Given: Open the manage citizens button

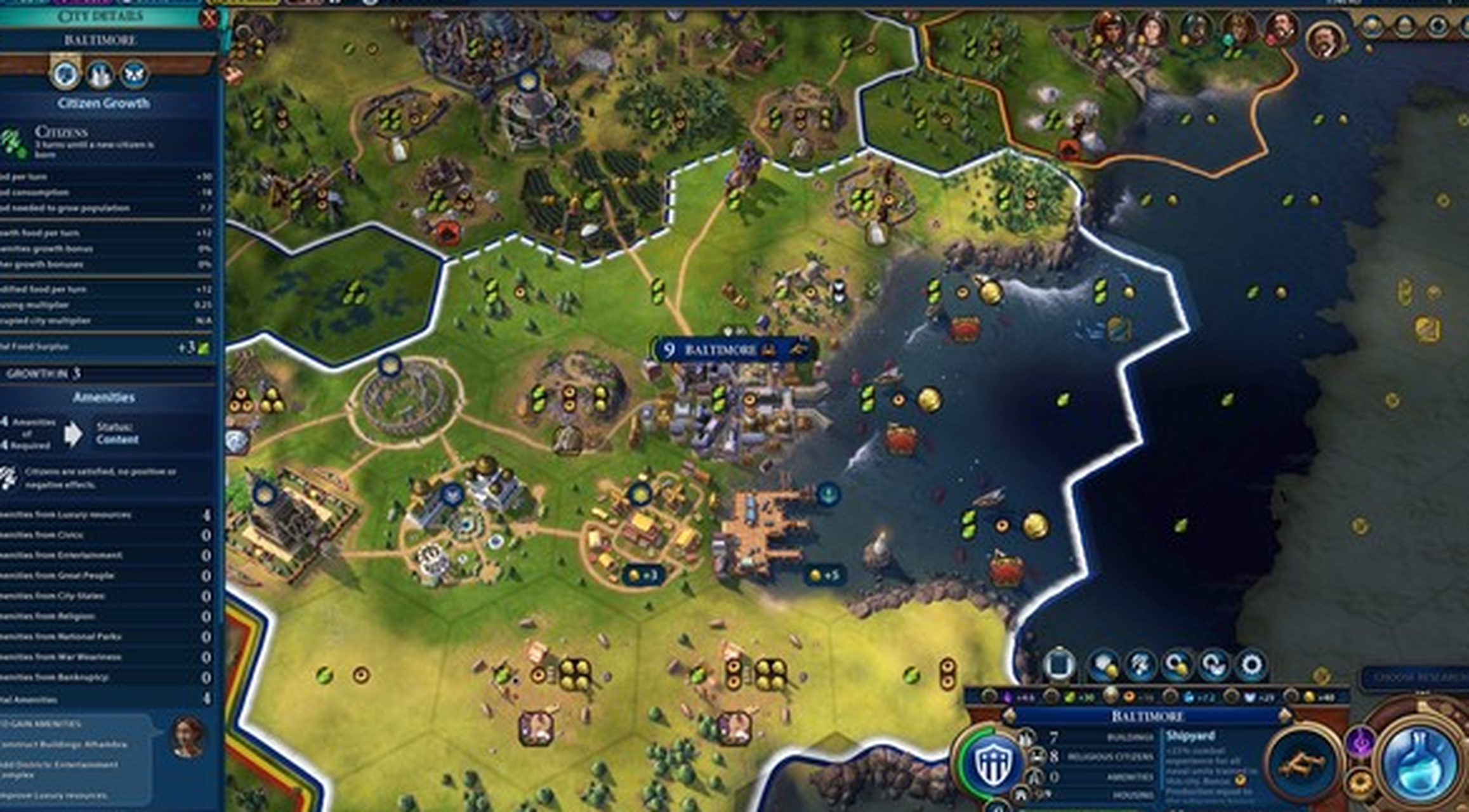Looking at the screenshot, I should click(x=1140, y=665).
